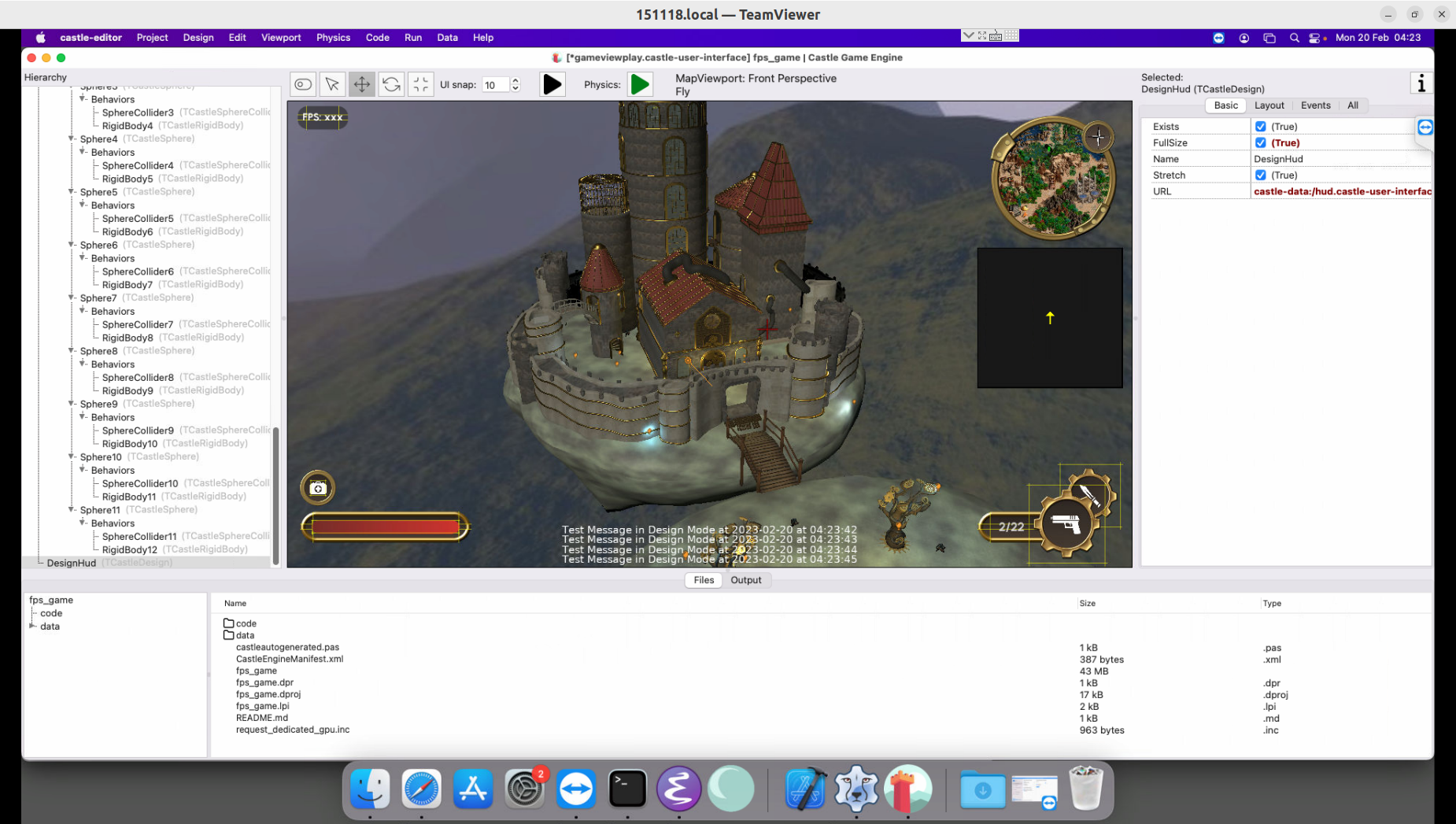Expand the data folder in the files panel
The image size is (1456, 824).
34,626
